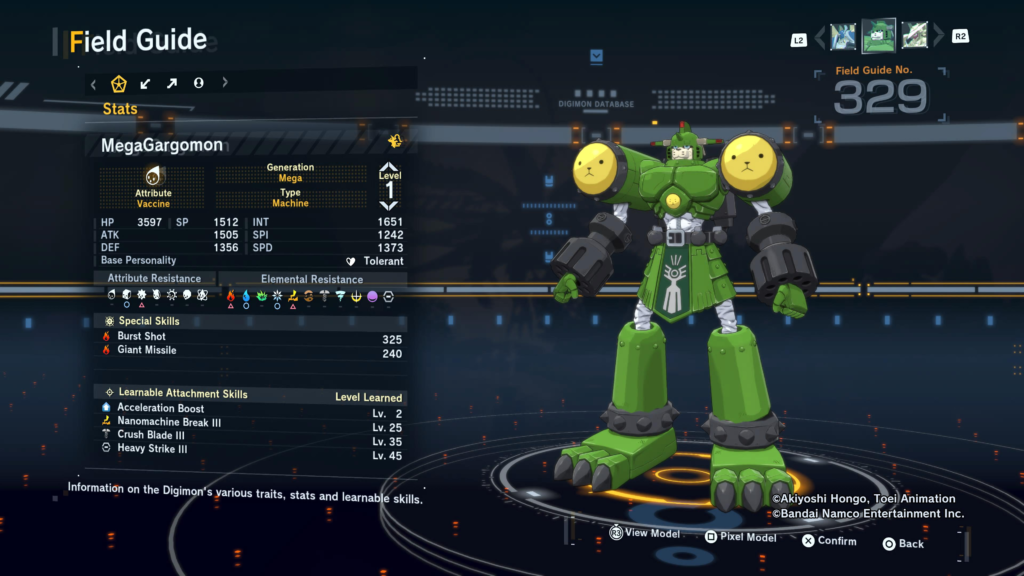Screen dimensions: 1024x576
Task: Switch to the up-right arrow tab
Action: click(172, 83)
